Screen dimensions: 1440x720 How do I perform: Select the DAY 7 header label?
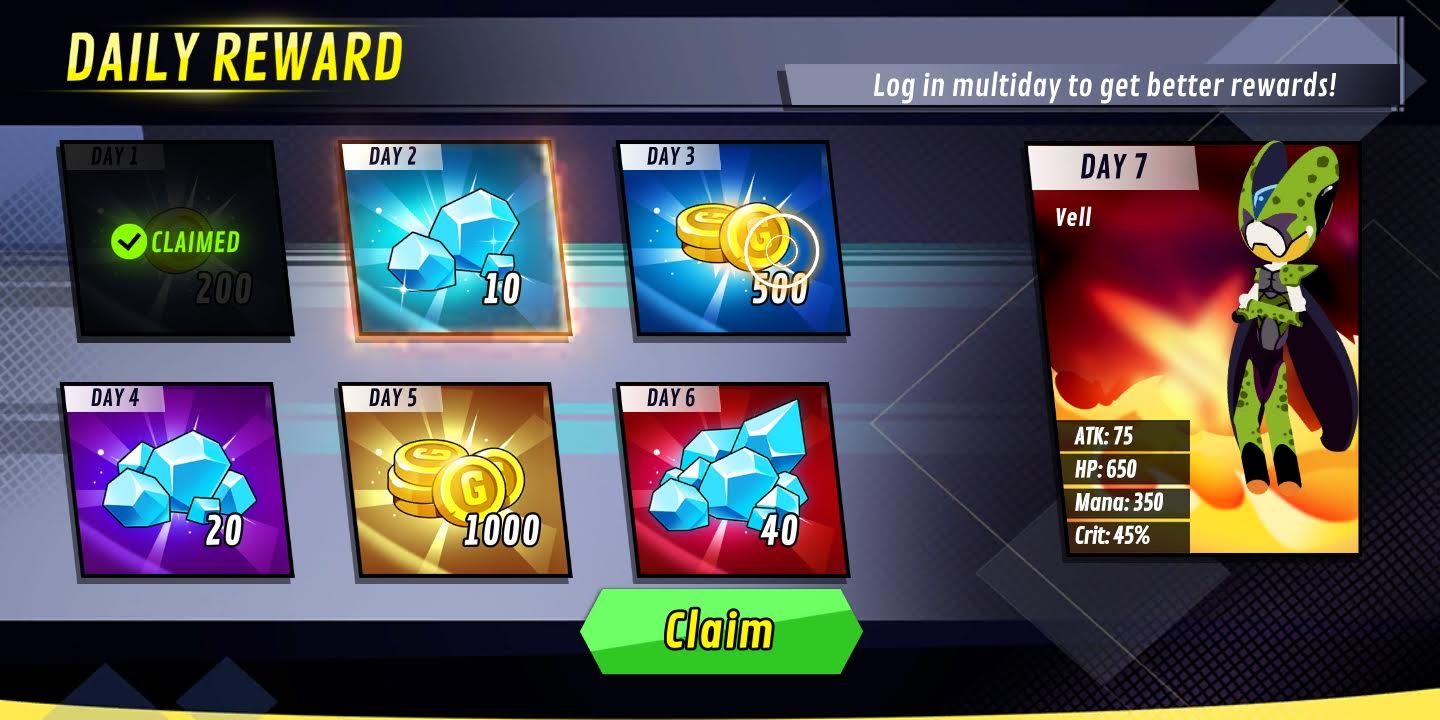pyautogui.click(x=1113, y=167)
